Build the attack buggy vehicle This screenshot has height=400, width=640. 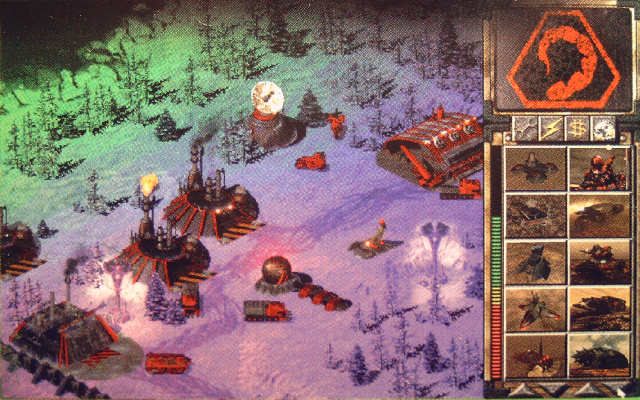[x=598, y=214]
